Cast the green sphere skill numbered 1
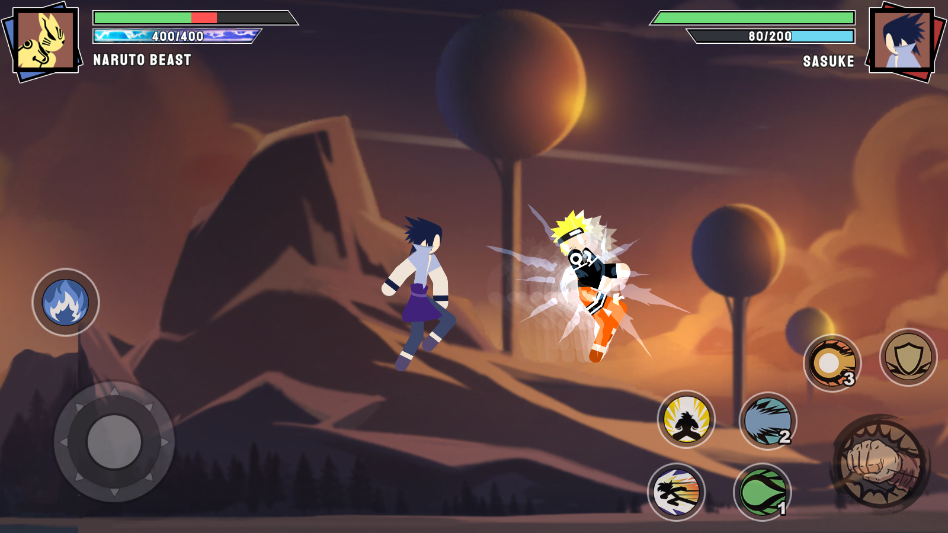948x533 pixels. (x=762, y=492)
